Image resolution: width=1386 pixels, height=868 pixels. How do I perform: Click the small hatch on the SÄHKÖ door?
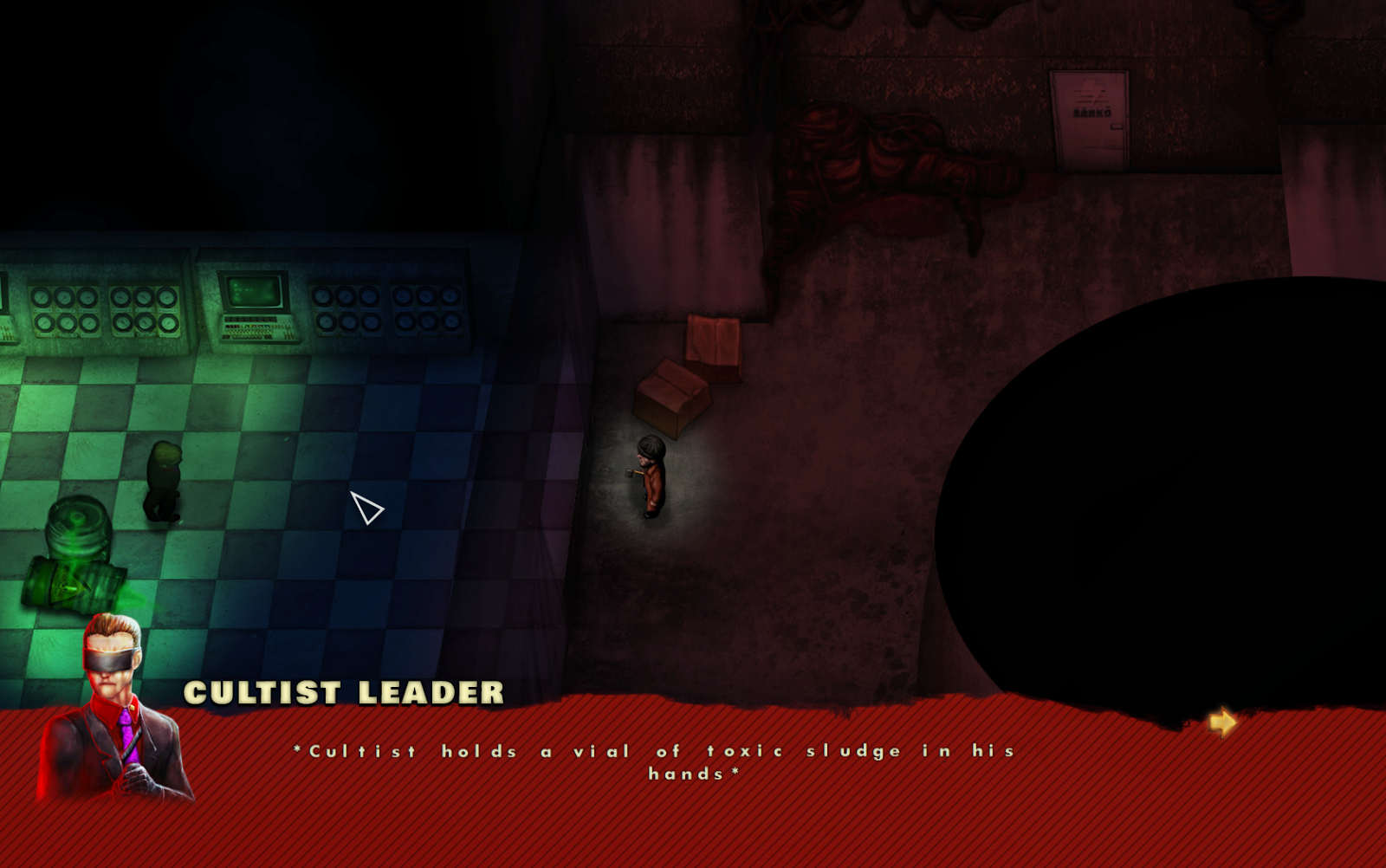[1117, 126]
